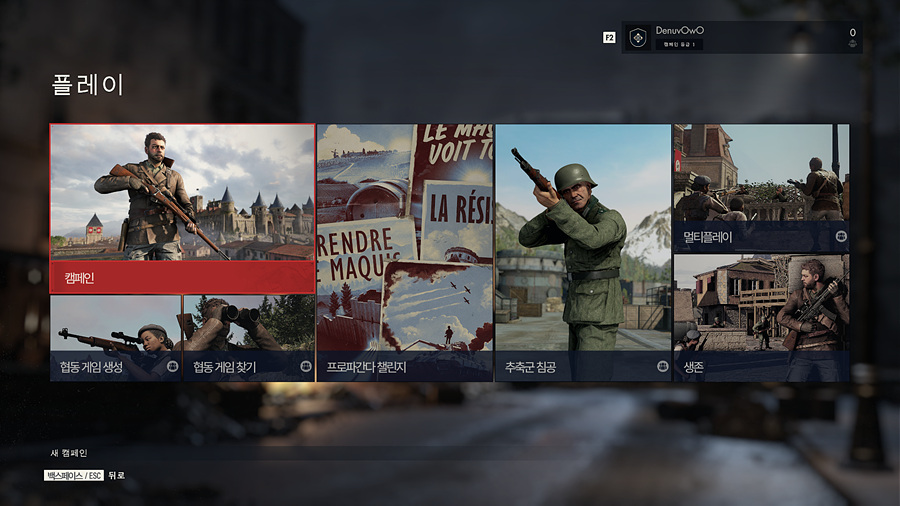Screen dimensions: 900x506
Task: Choose the 협동 게임 찾기 tile
Action: (x=249, y=338)
